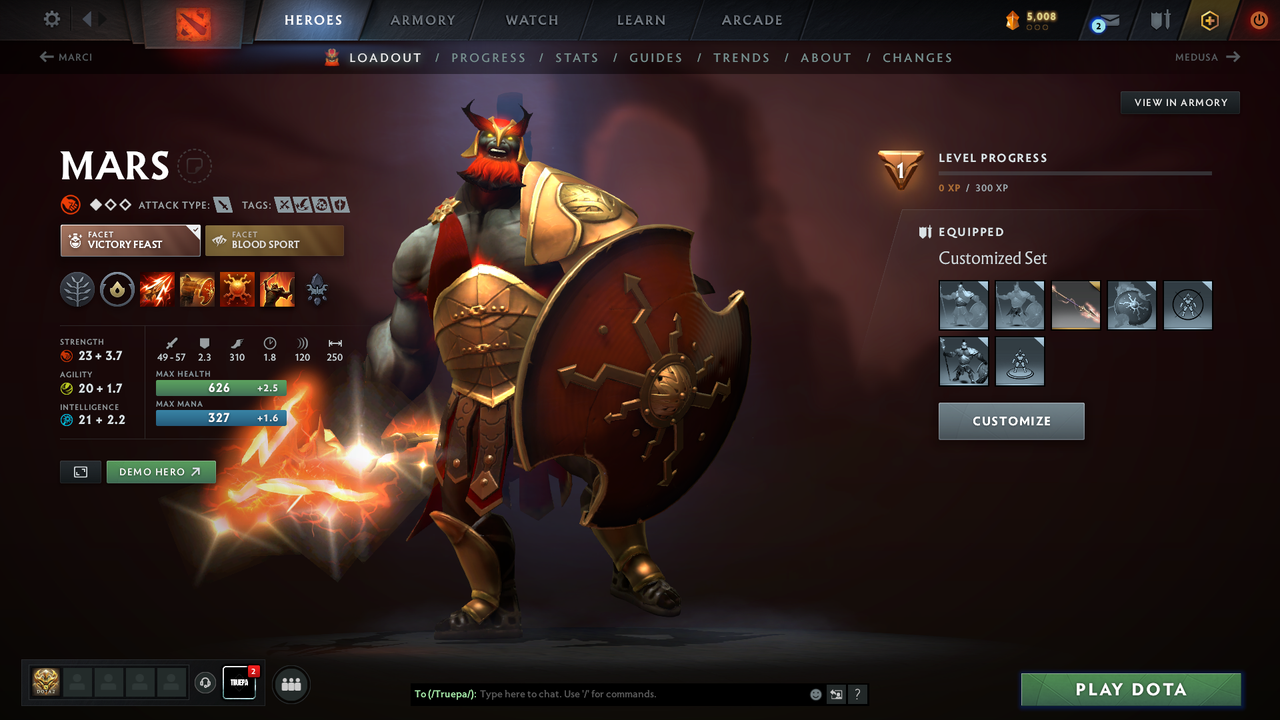The image size is (1280, 720).
Task: Click the talent tree icon
Action: click(77, 290)
